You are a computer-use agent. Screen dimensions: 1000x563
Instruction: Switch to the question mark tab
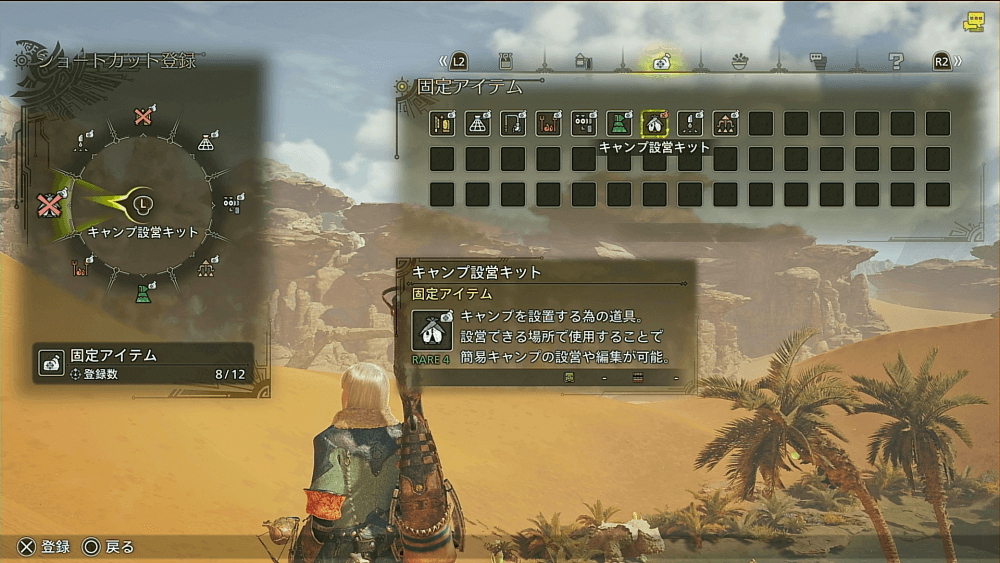896,62
